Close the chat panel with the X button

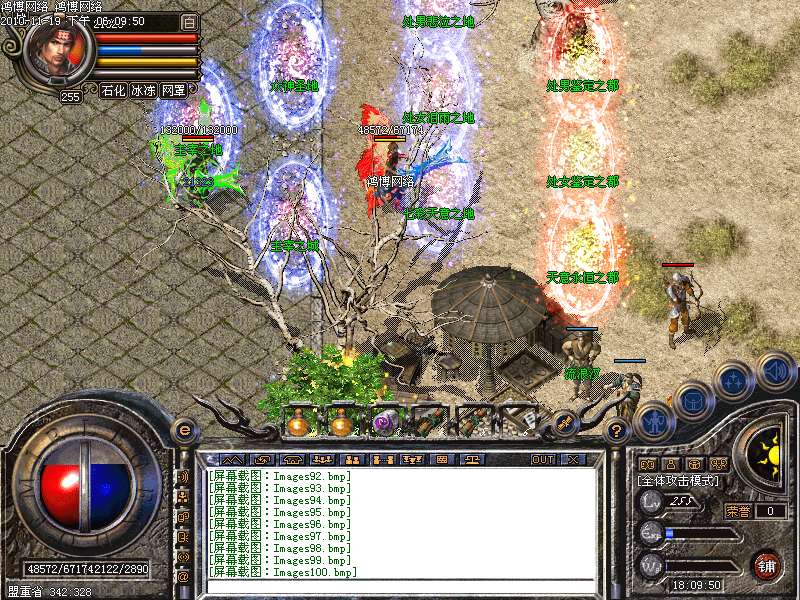573,459
